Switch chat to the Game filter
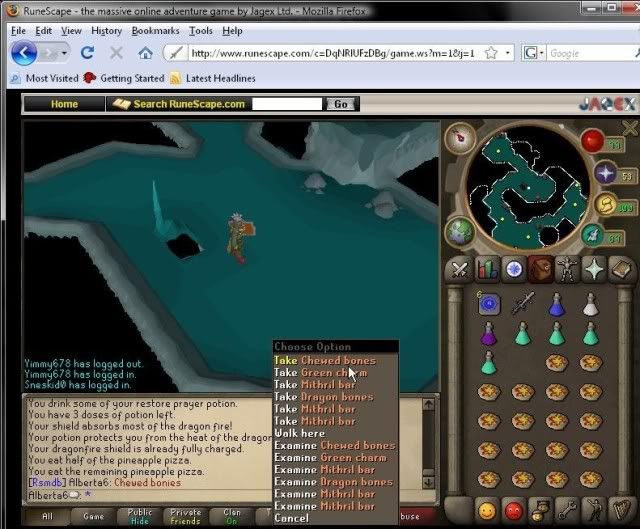The image size is (640, 529). tap(93, 517)
